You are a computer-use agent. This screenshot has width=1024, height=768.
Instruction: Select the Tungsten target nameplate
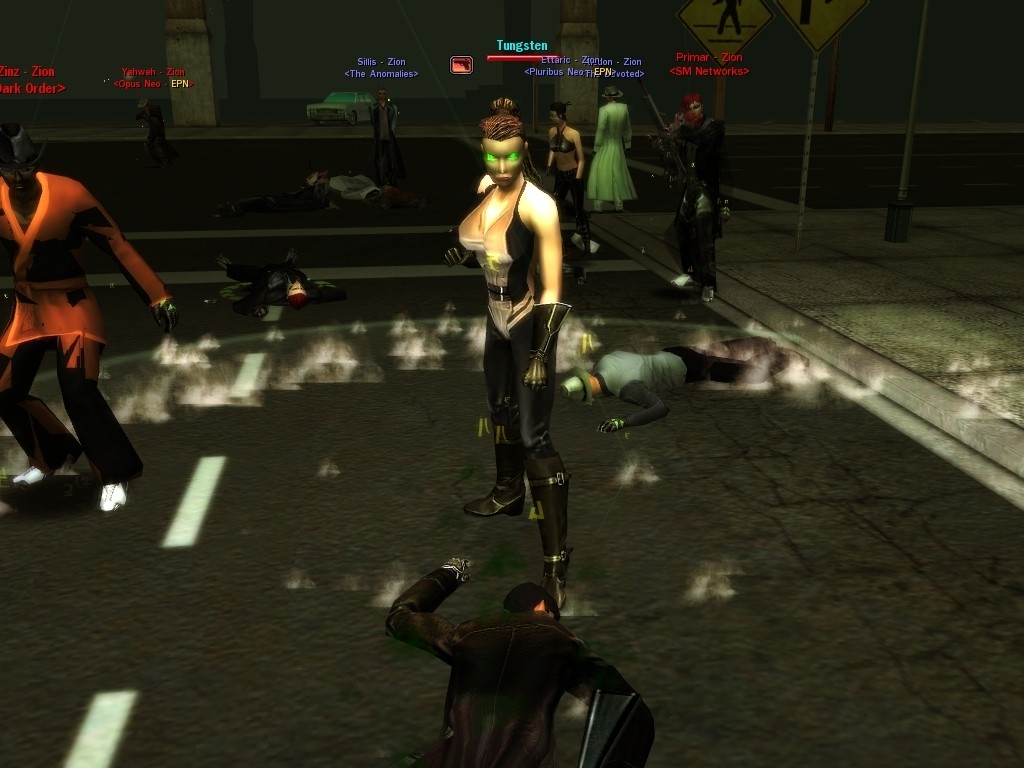522,46
